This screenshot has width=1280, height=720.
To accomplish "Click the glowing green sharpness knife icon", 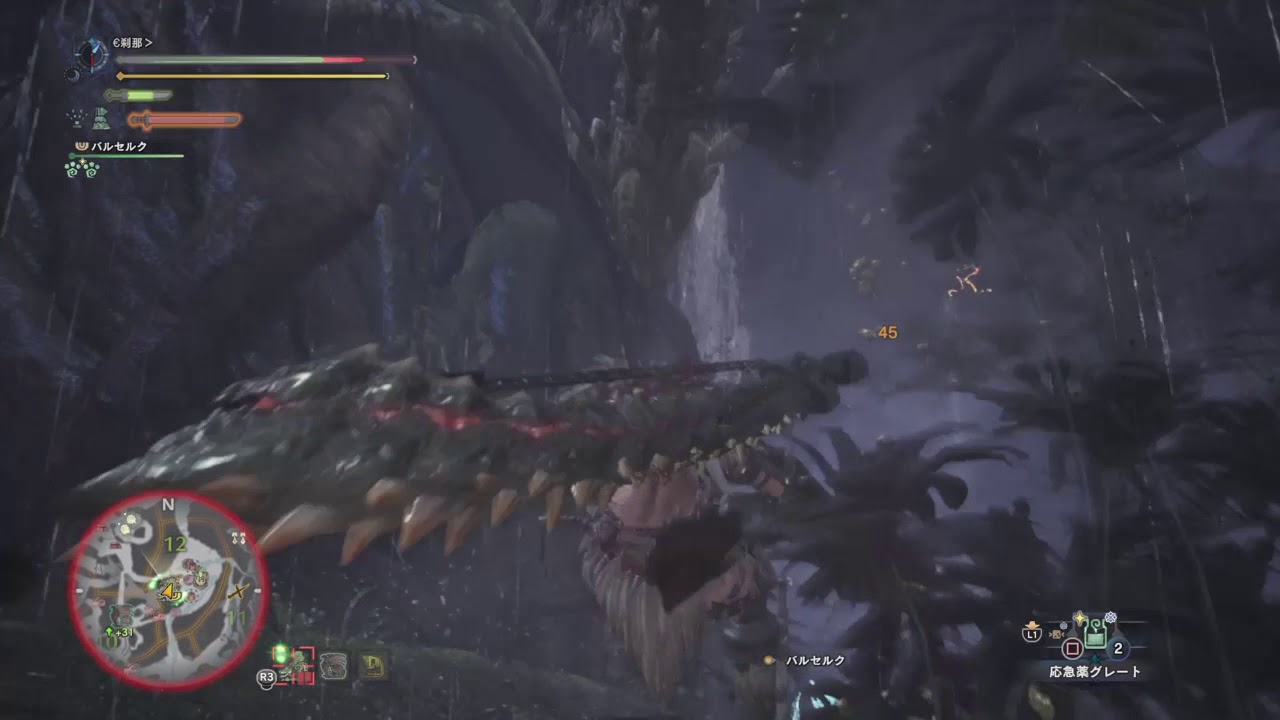I will coord(138,94).
